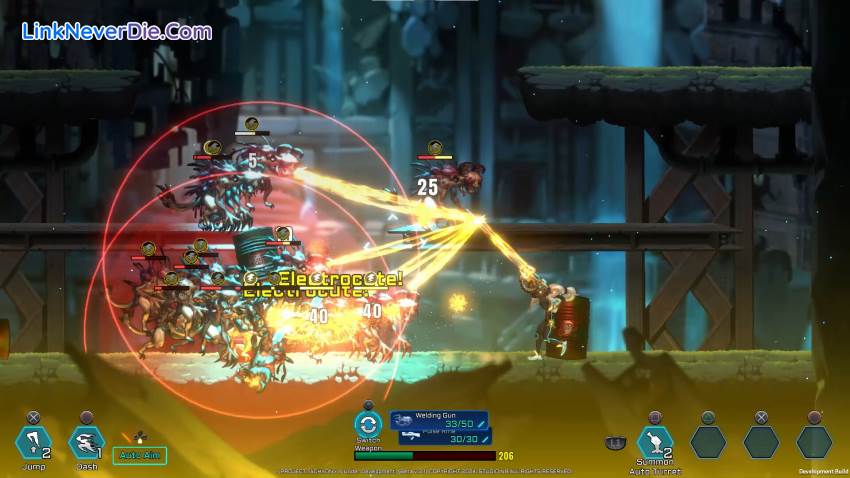This screenshot has height=478, width=850.
Task: Click the Switch Weapon circular icon
Action: pos(368,424)
